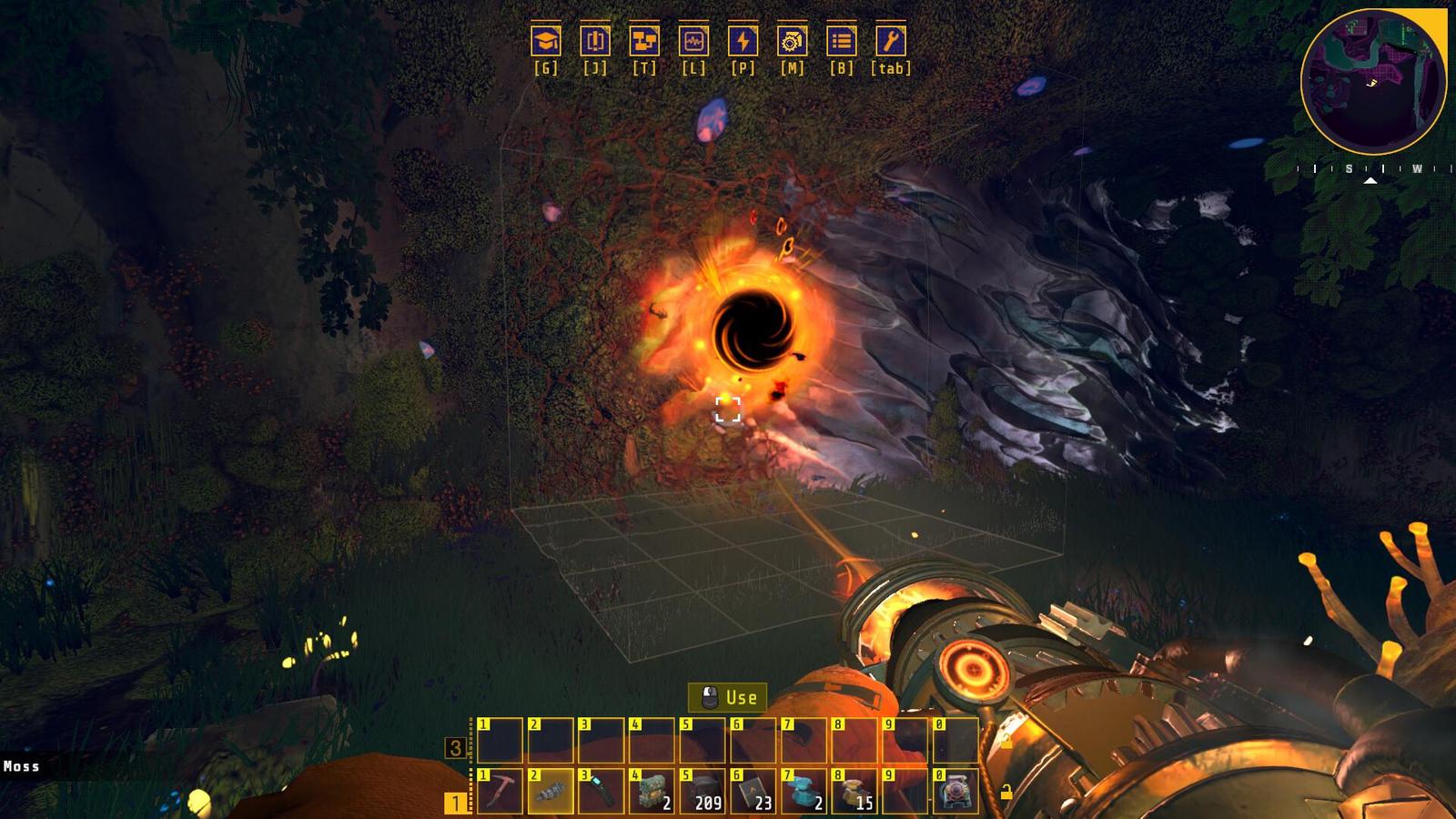Viewport: 1456px width, 819px height.
Task: Open the tech tree flowchart icon
Action: tap(644, 41)
